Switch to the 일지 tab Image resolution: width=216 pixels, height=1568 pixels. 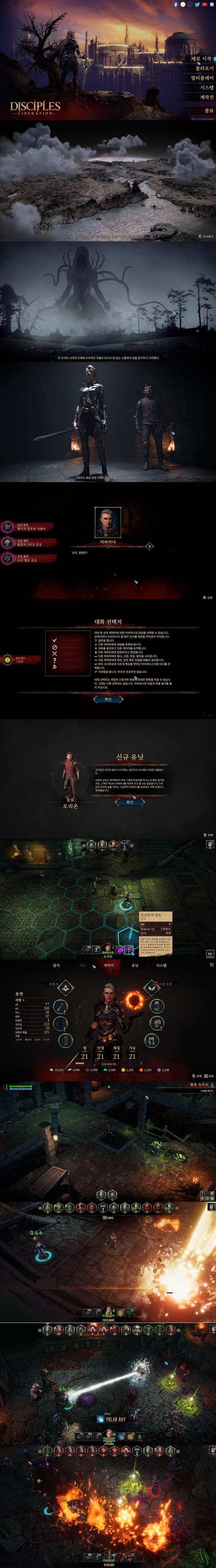tap(56, 965)
